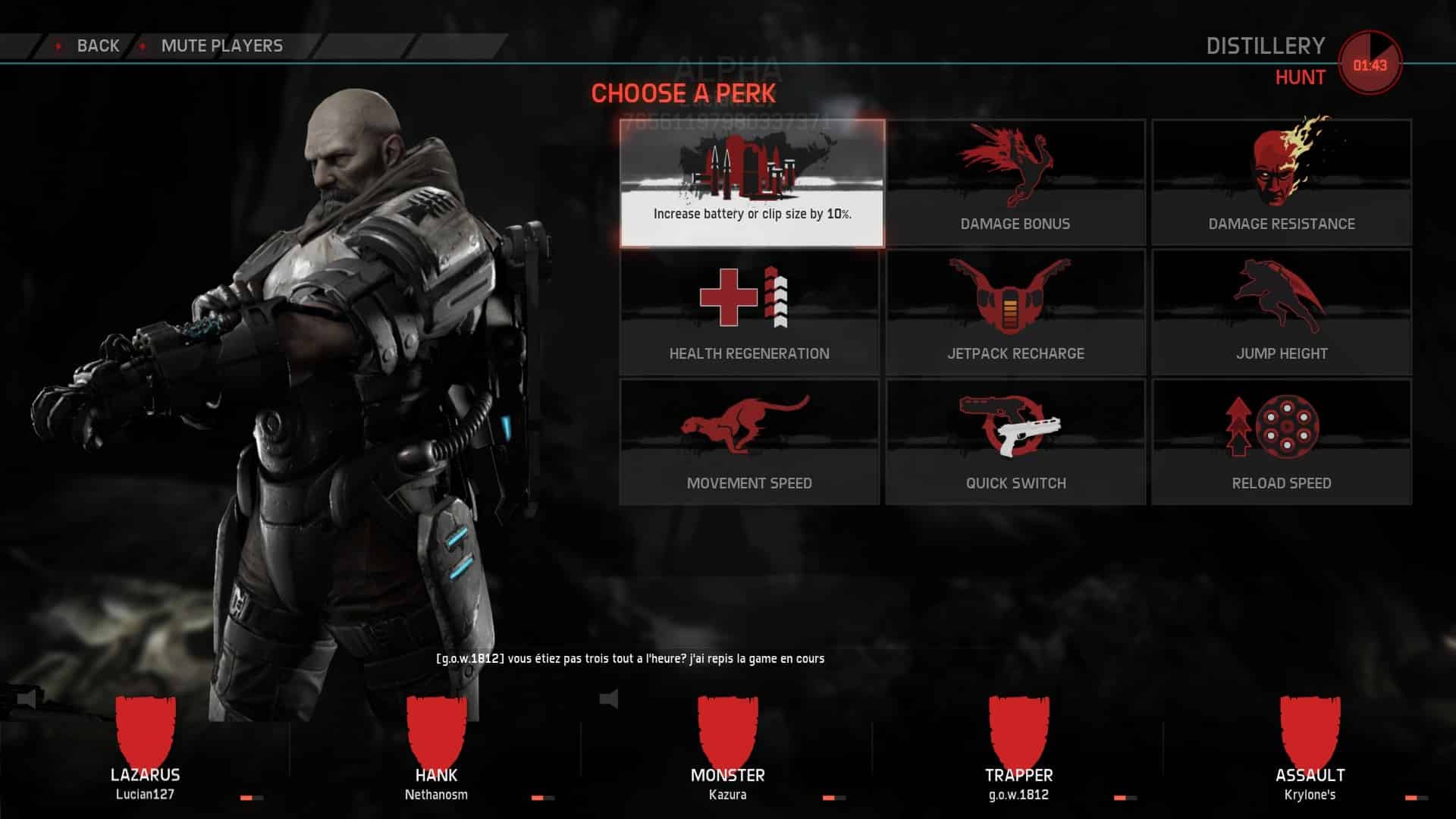Viewport: 1456px width, 819px height.
Task: Pick the Jump Height perk
Action: pyautogui.click(x=1281, y=312)
